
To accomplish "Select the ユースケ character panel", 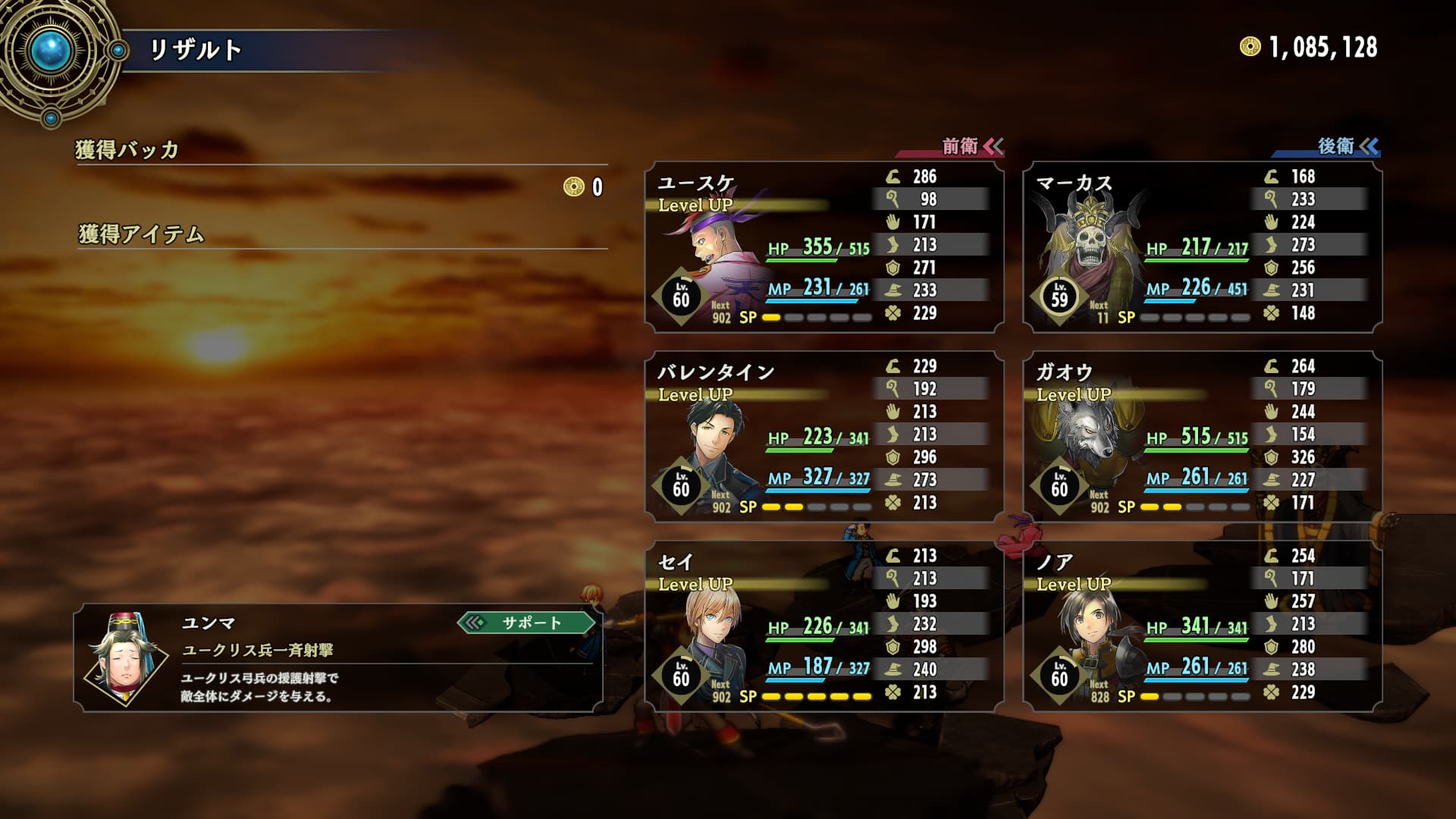I will (x=824, y=247).
